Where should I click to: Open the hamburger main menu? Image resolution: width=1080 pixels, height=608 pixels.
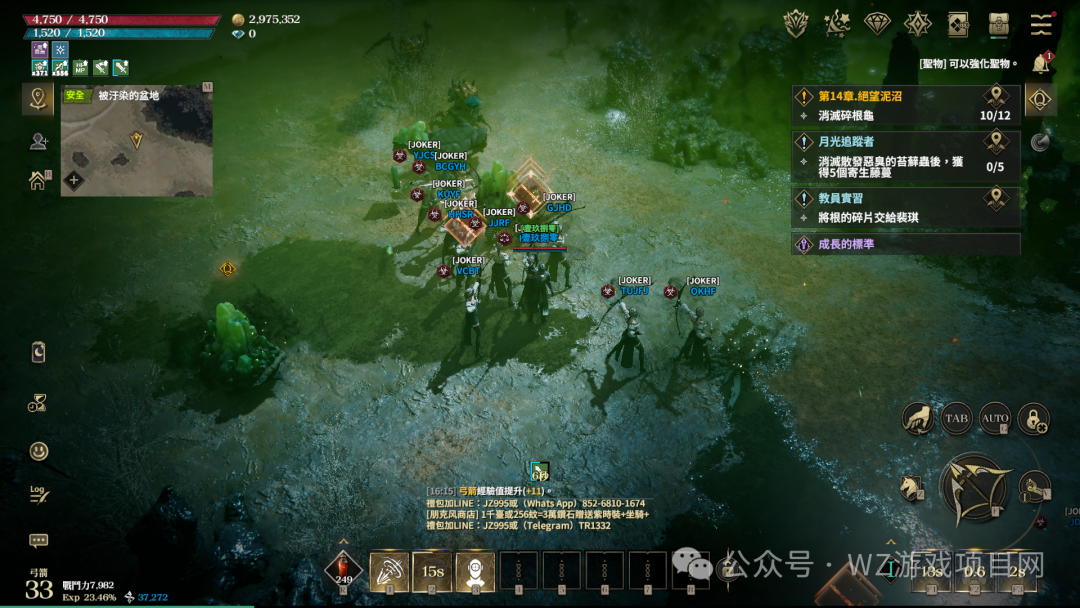1042,23
